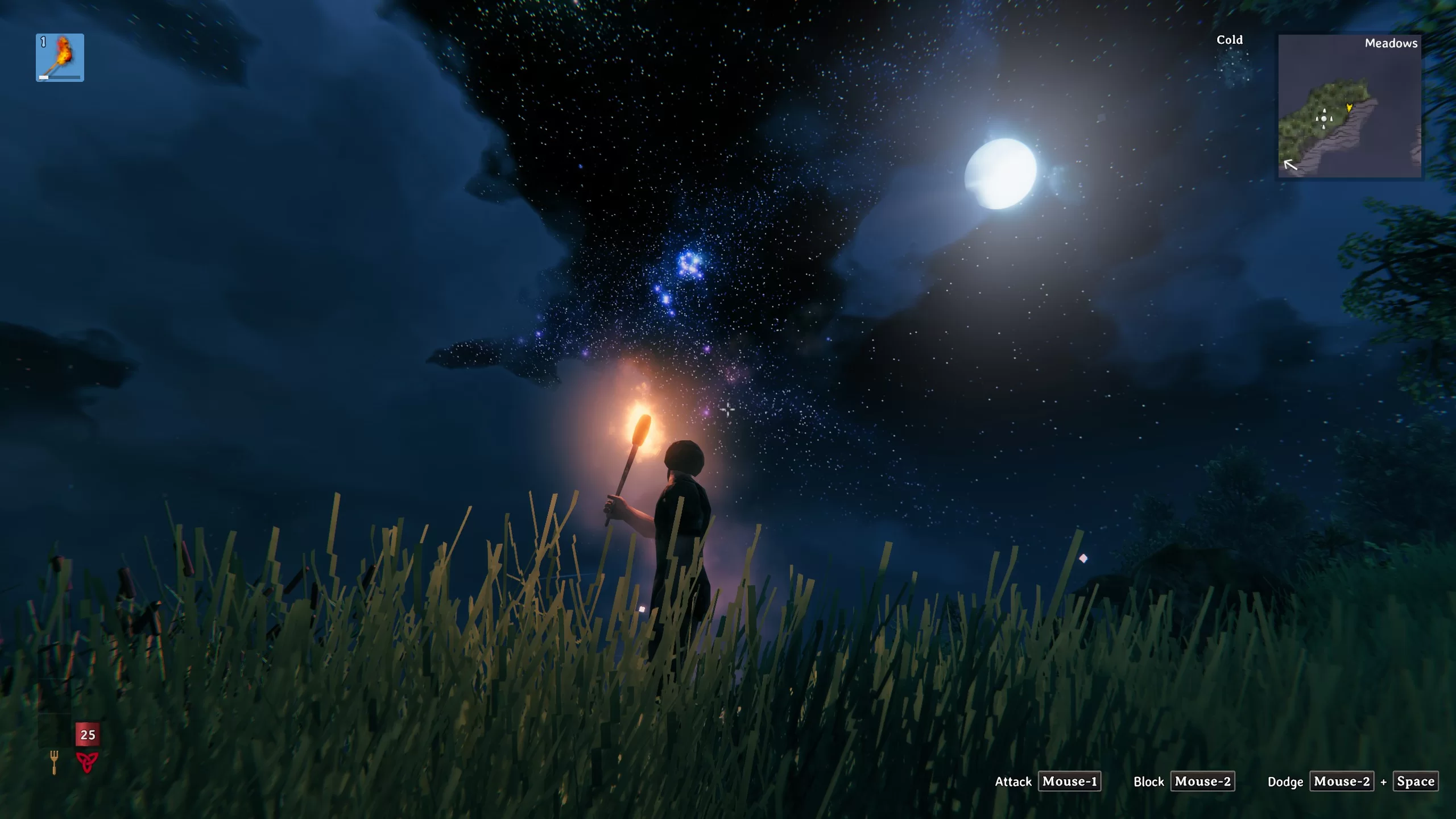Click the fork food icon
This screenshot has height=819, width=1456.
[x=54, y=762]
